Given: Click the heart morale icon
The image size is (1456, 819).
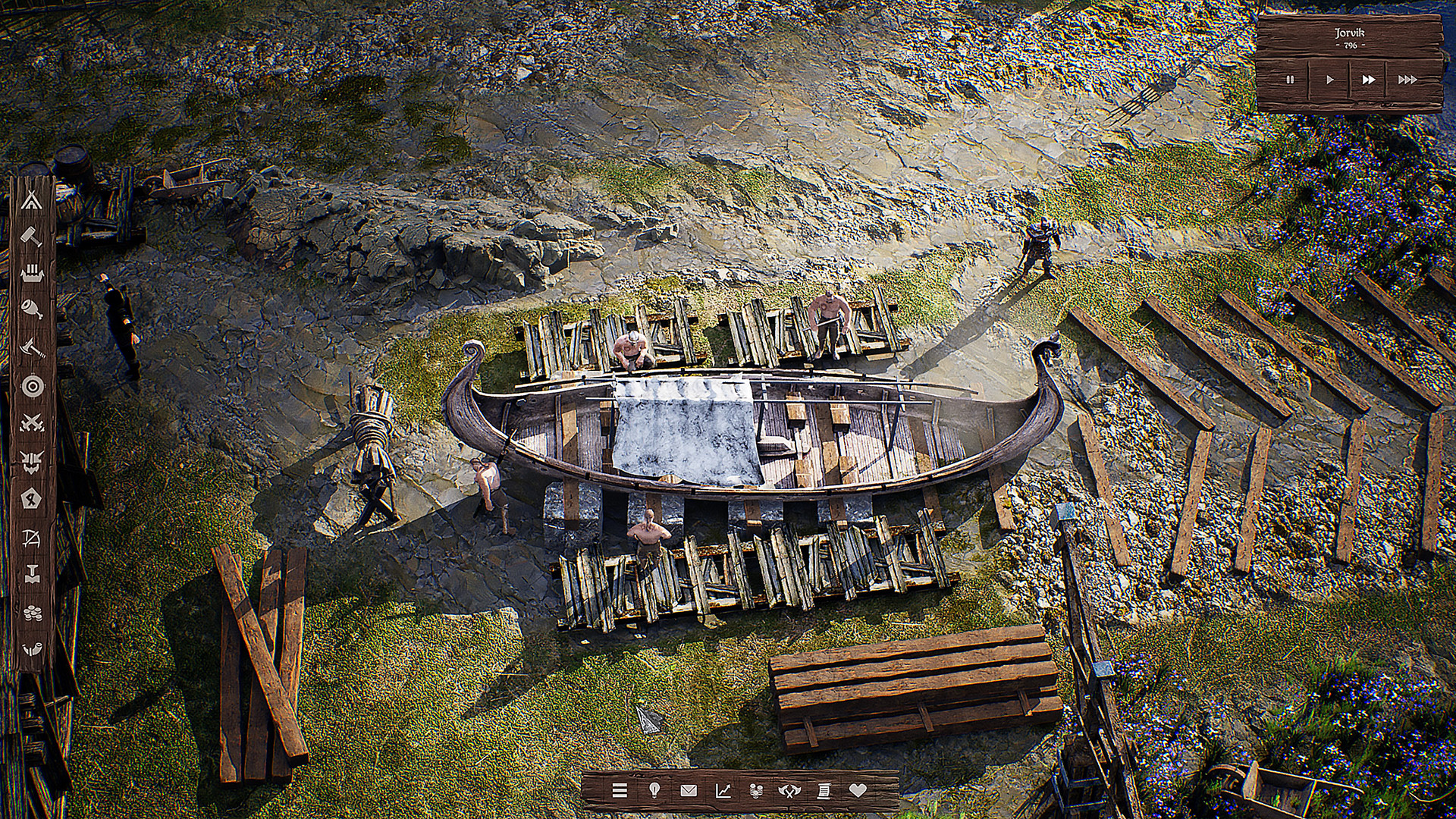Looking at the screenshot, I should tap(859, 791).
